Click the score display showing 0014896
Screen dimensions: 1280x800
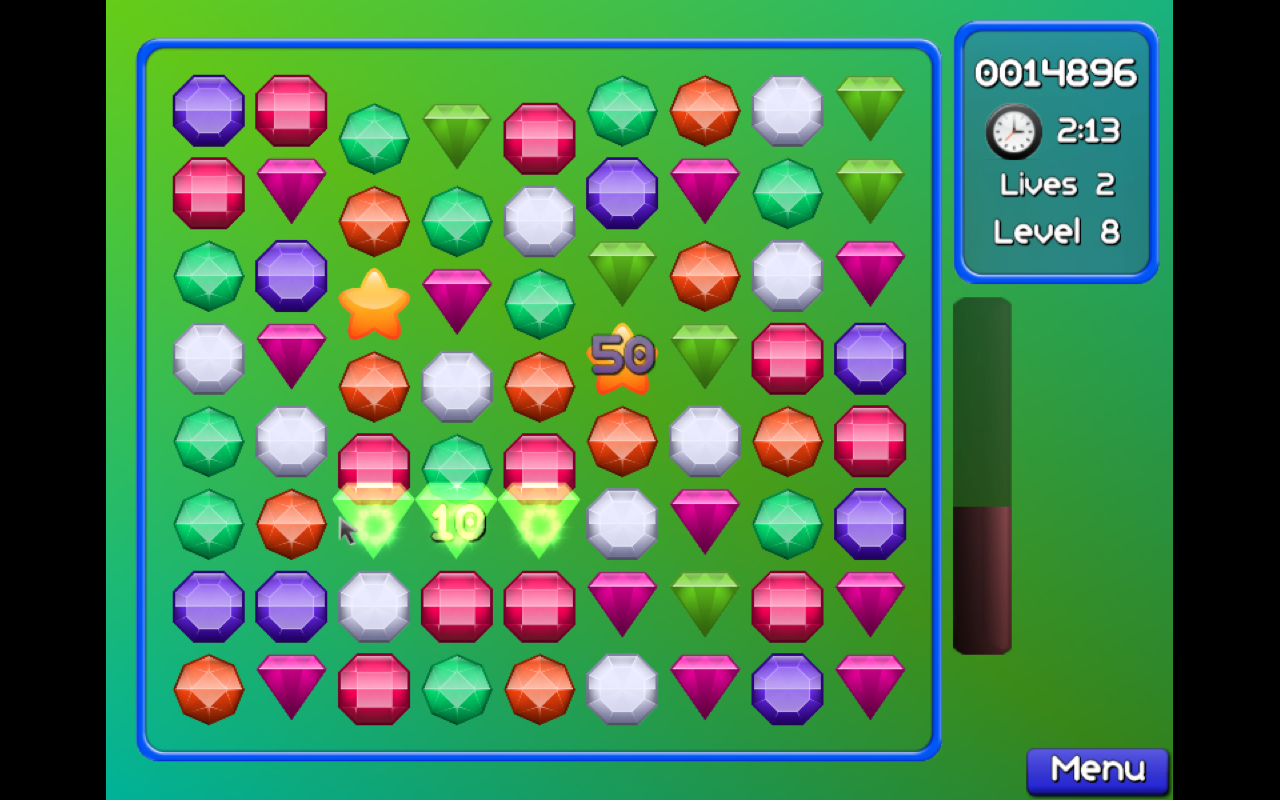1055,72
